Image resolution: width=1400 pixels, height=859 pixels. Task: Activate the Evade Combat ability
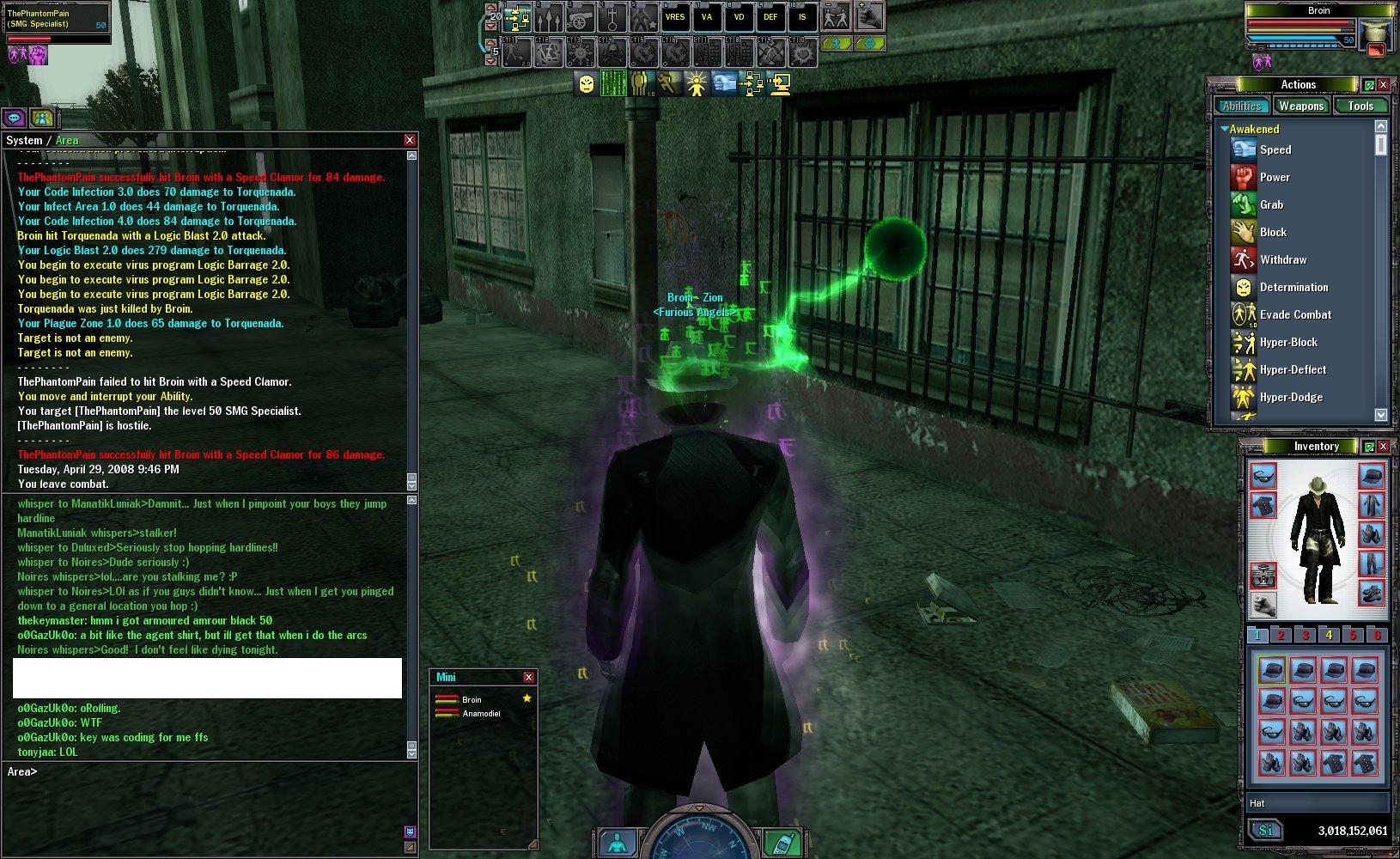(1295, 314)
